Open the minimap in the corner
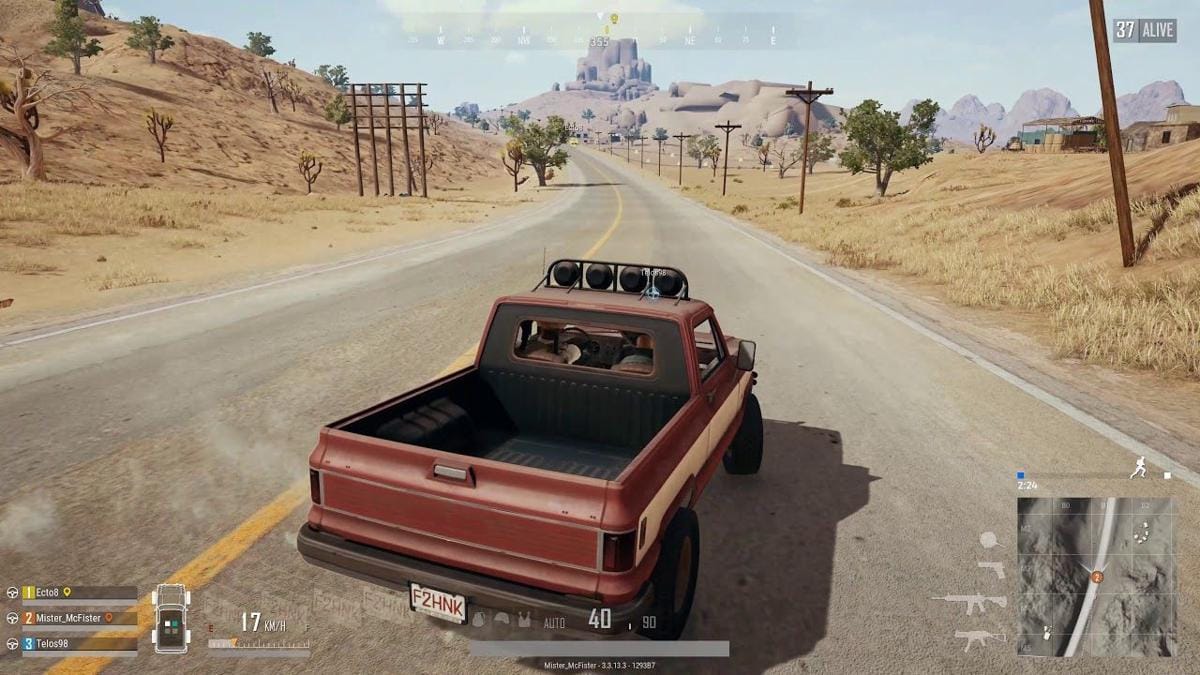Viewport: 1200px width, 675px height. click(x=1096, y=577)
